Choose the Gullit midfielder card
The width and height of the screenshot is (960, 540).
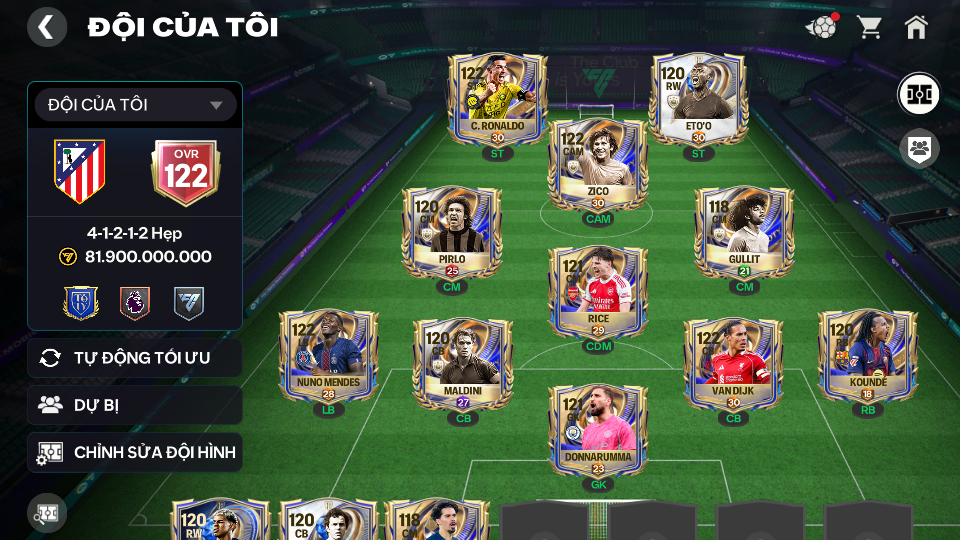point(744,233)
